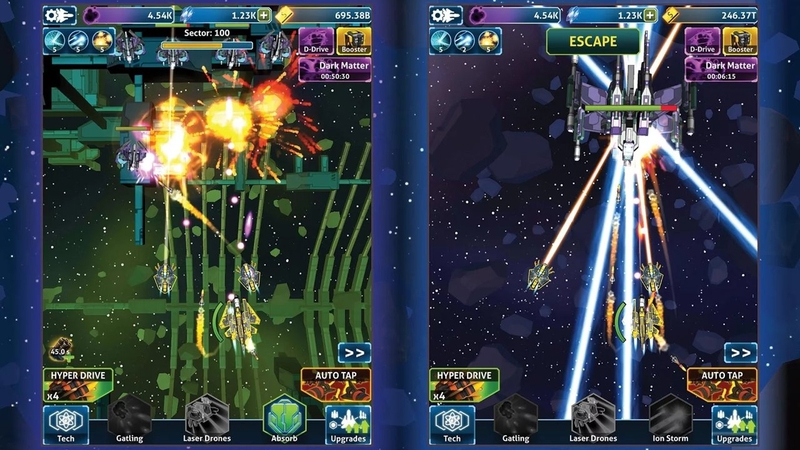This screenshot has height=450, width=800.
Task: Select Gatling in the Sector 100 panel
Action: [x=129, y=420]
